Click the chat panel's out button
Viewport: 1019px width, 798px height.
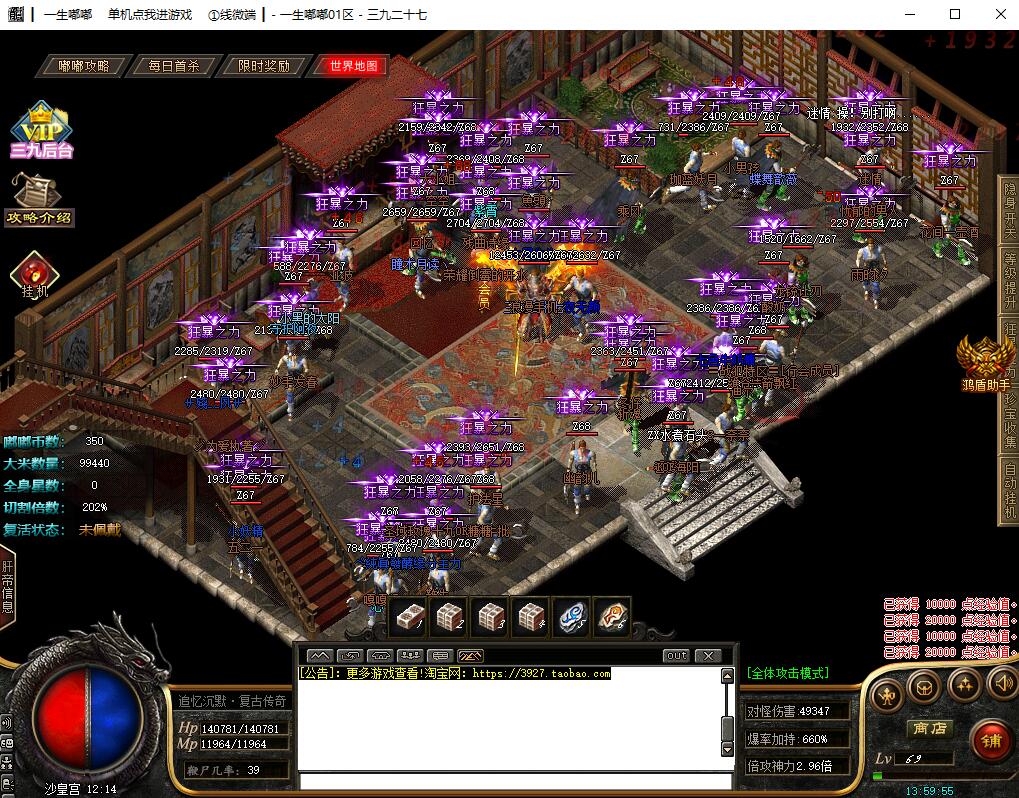(x=677, y=656)
